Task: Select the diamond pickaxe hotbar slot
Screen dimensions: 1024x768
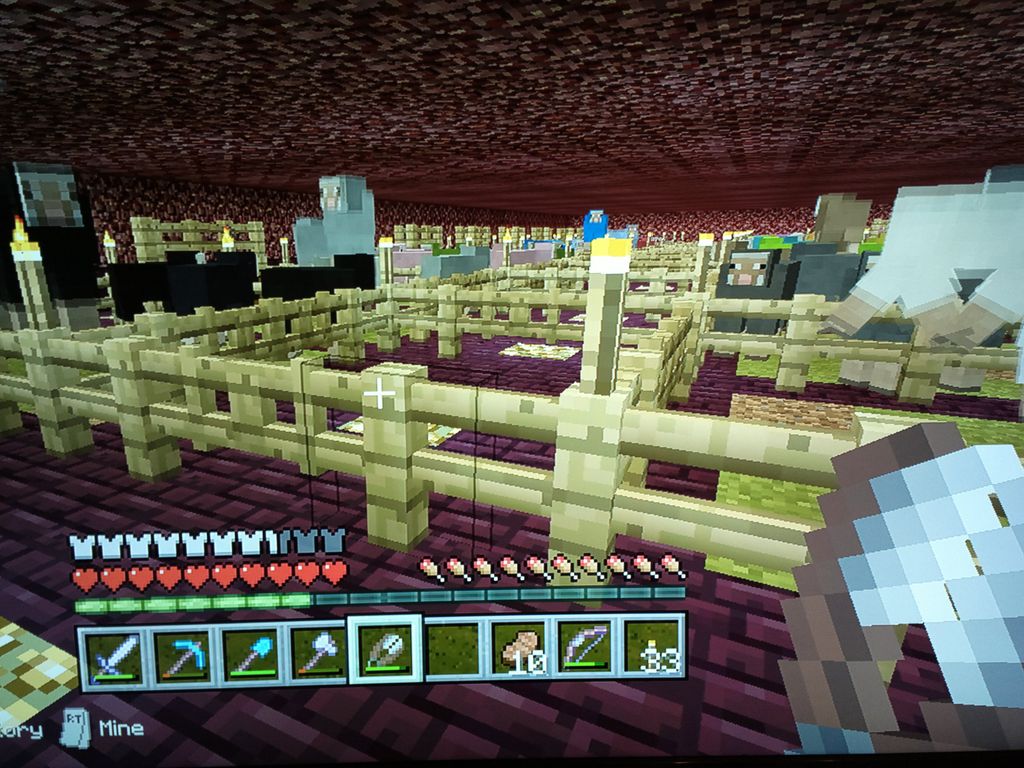Action: point(181,654)
